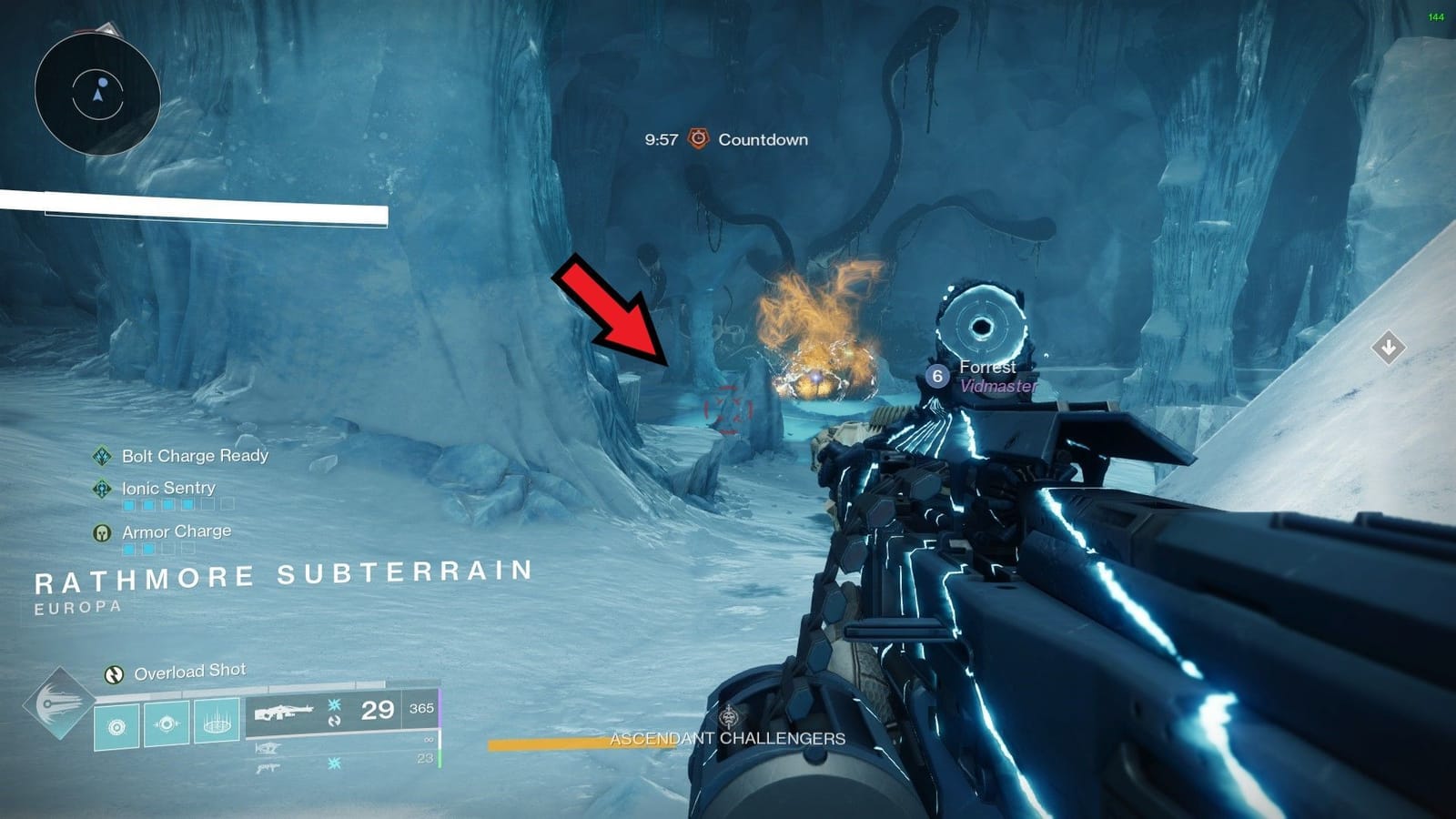Select the Overload Shot buff icon
This screenshot has height=819, width=1456.
113,674
